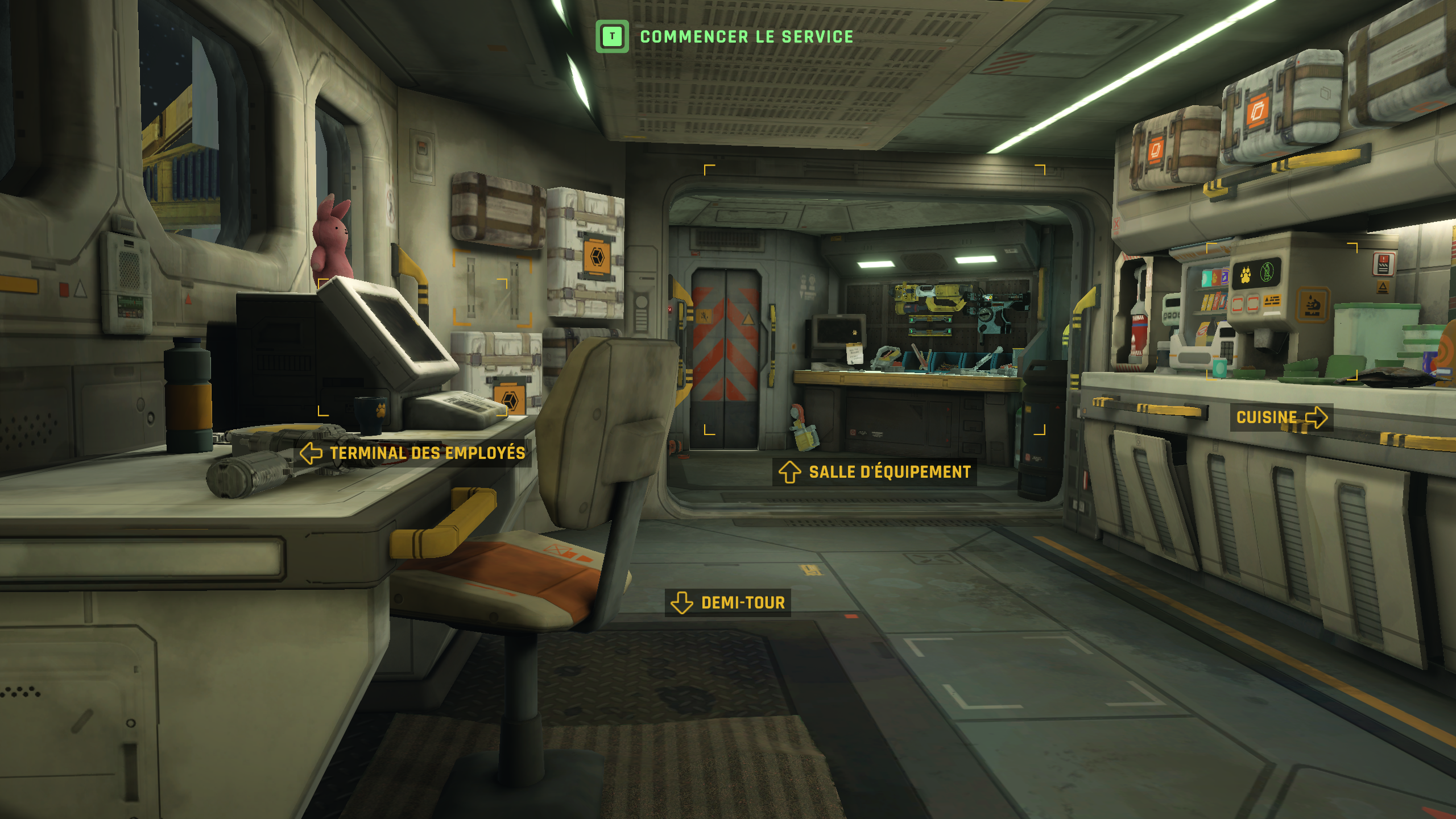Move forward to Salle d'Équipement
The height and width of the screenshot is (819, 1456).
coord(875,472)
